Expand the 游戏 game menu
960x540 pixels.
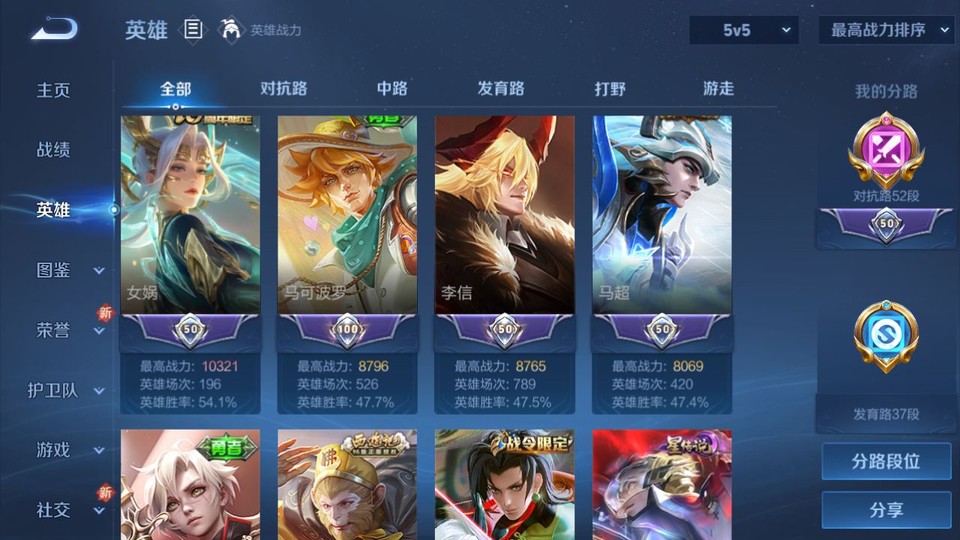(68, 450)
